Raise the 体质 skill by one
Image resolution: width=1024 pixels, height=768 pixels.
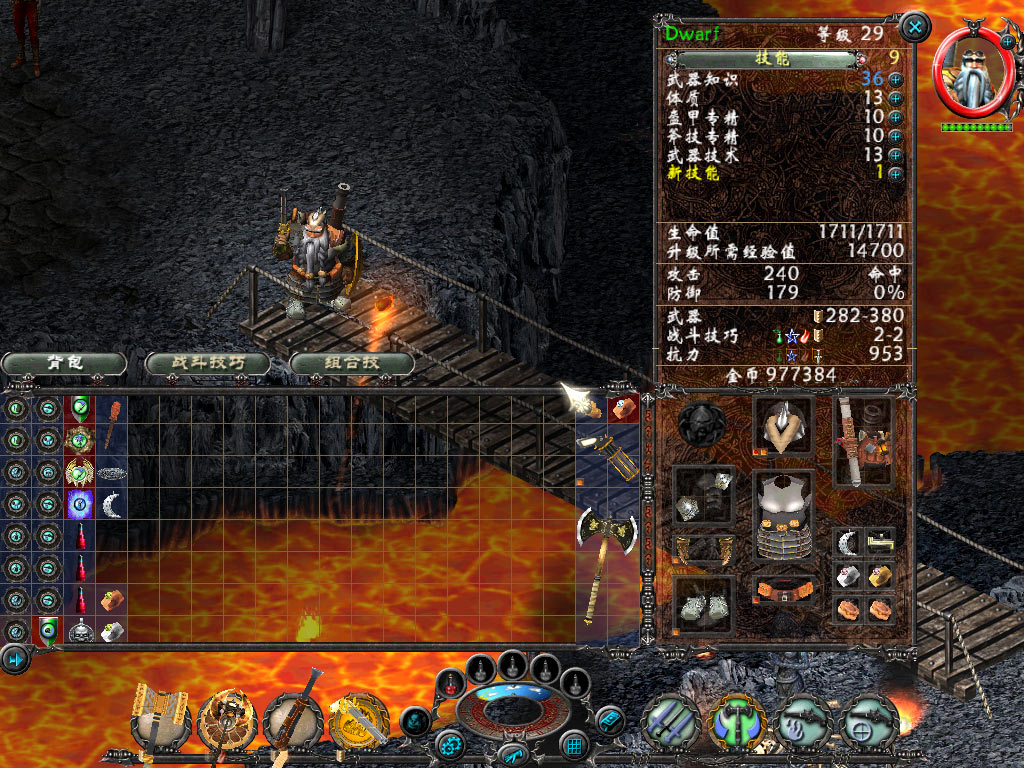[x=895, y=98]
